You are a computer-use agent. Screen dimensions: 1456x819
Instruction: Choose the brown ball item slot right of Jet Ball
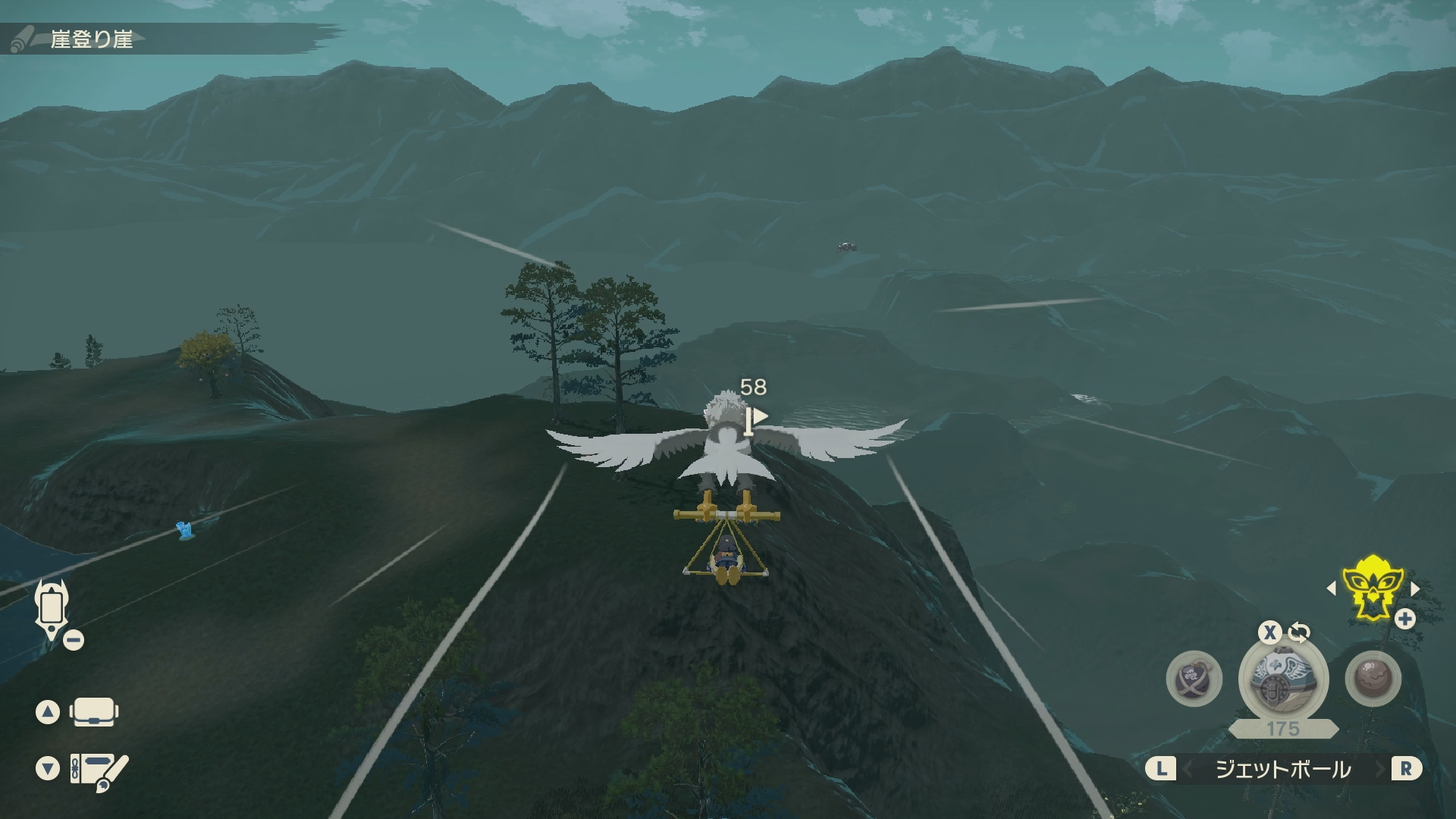tap(1373, 679)
